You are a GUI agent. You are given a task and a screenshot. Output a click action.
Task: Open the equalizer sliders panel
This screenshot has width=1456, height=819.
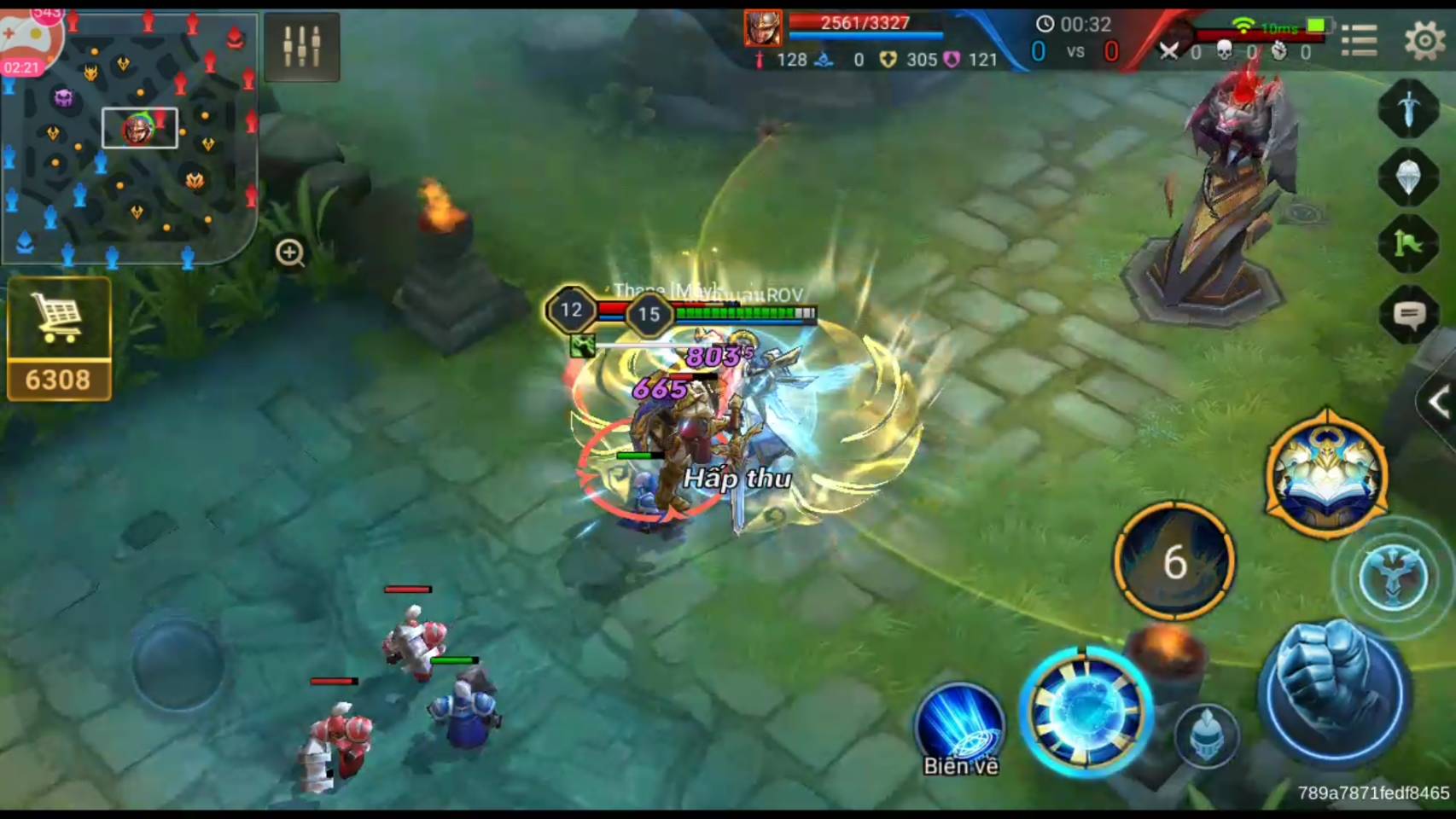pyautogui.click(x=302, y=46)
